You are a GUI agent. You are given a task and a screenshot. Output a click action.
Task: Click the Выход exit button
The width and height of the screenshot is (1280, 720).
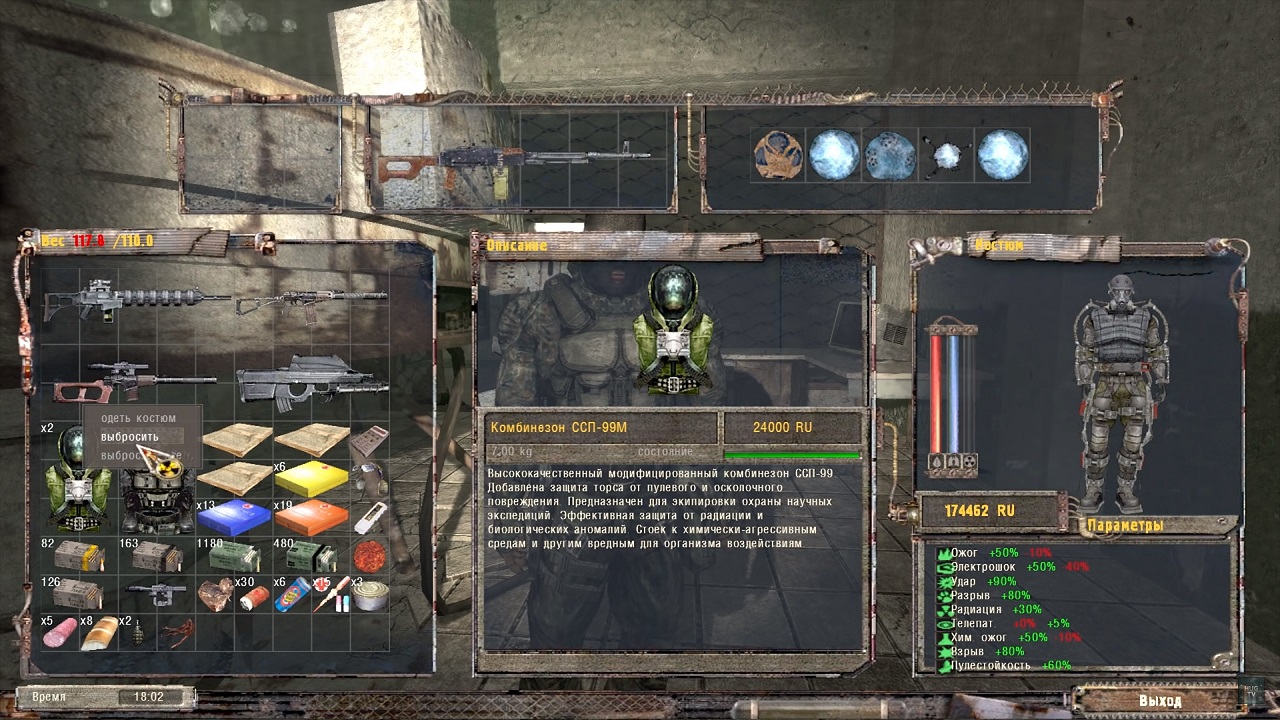tap(1159, 701)
